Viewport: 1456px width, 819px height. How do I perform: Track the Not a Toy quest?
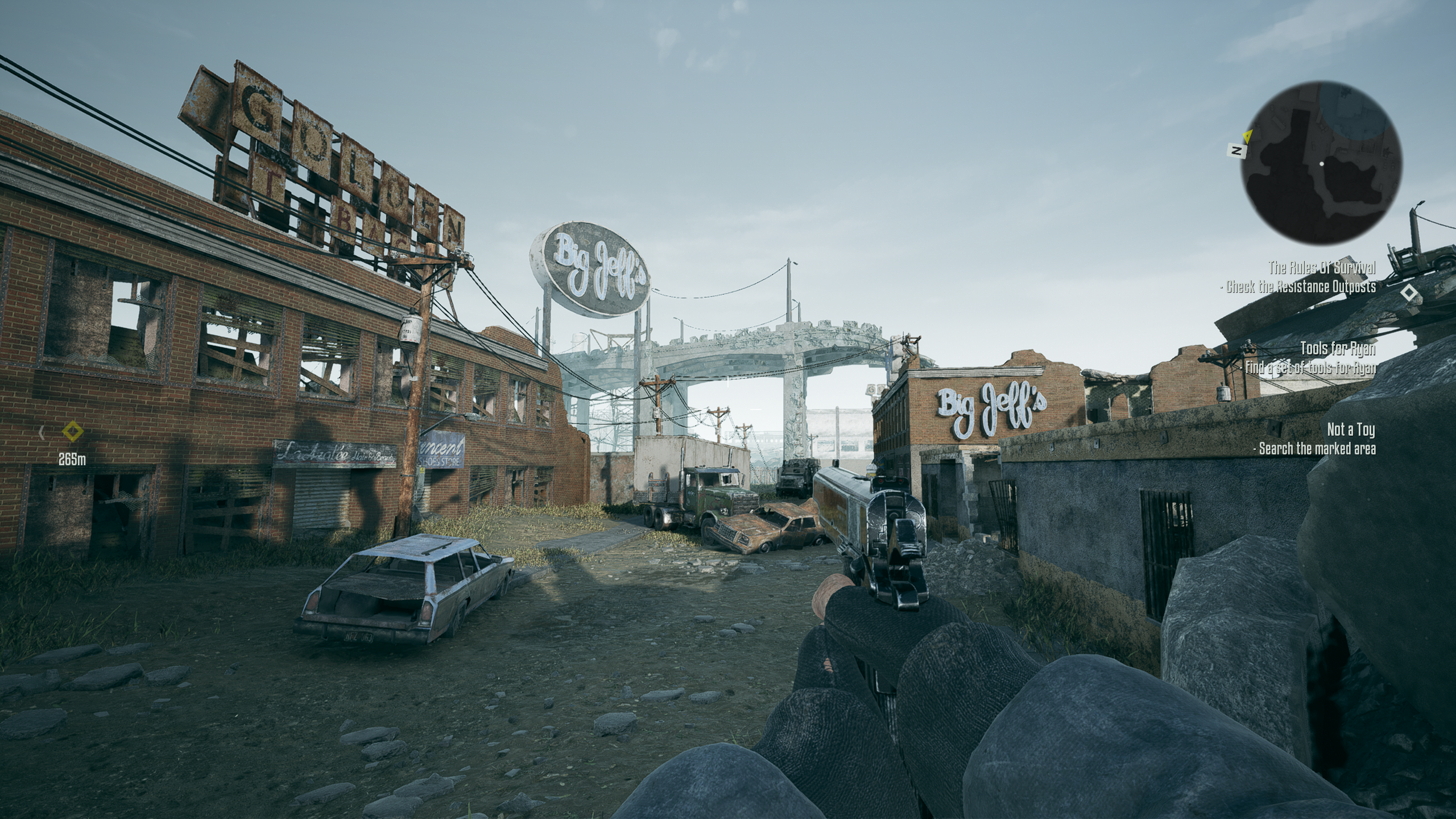(1351, 429)
